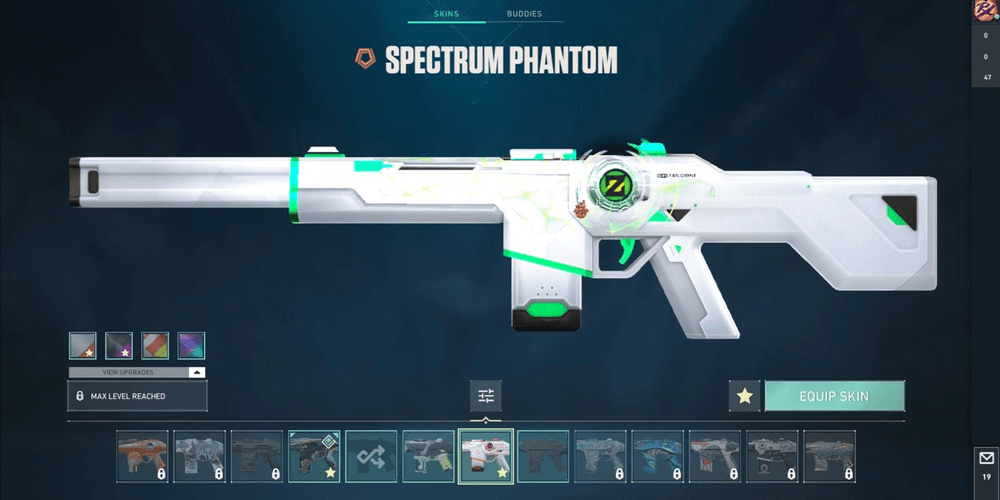This screenshot has width=1000, height=500.
Task: Open the skin filter options
Action: click(x=486, y=396)
